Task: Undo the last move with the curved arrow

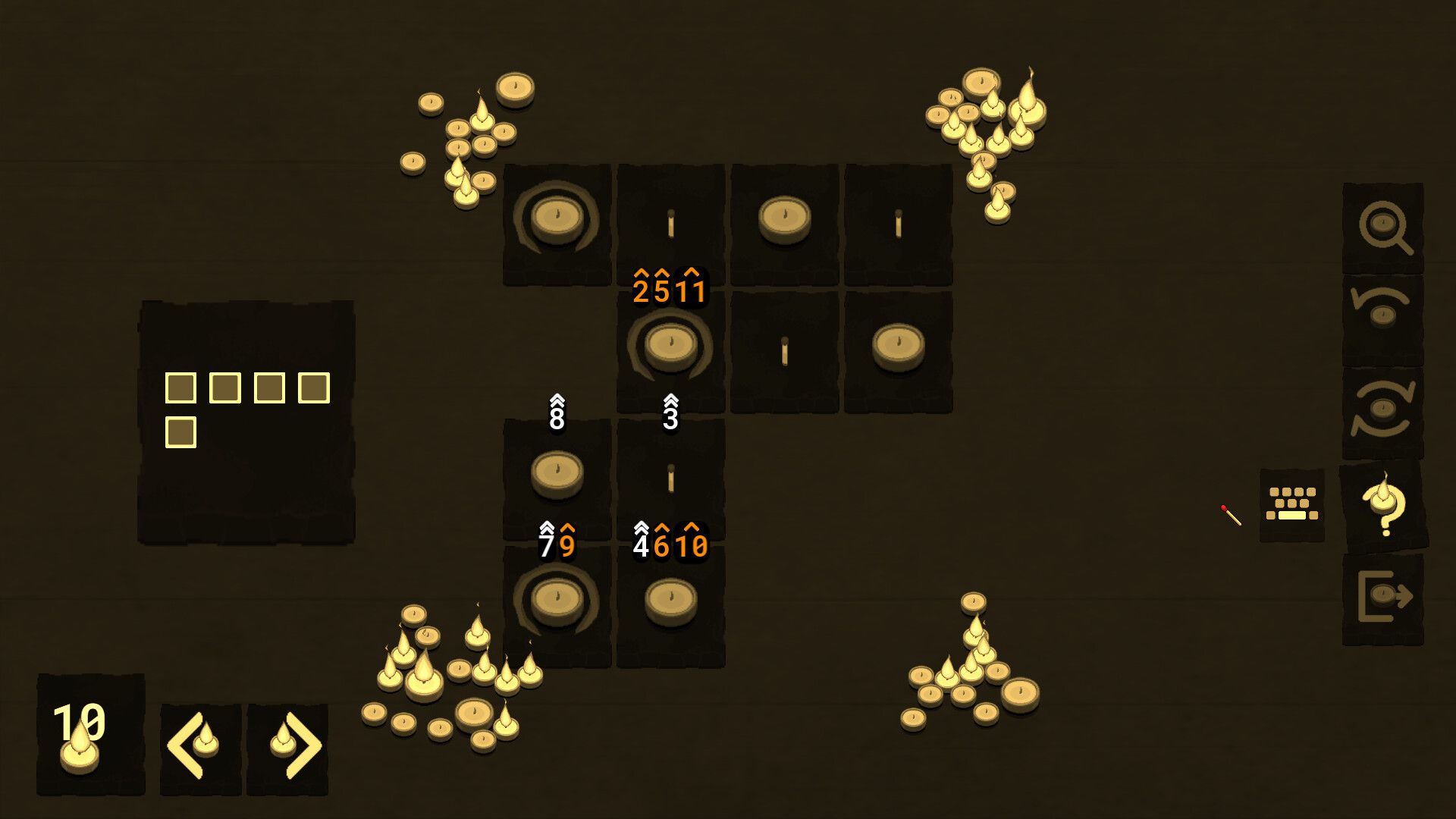Action: [x=1382, y=320]
